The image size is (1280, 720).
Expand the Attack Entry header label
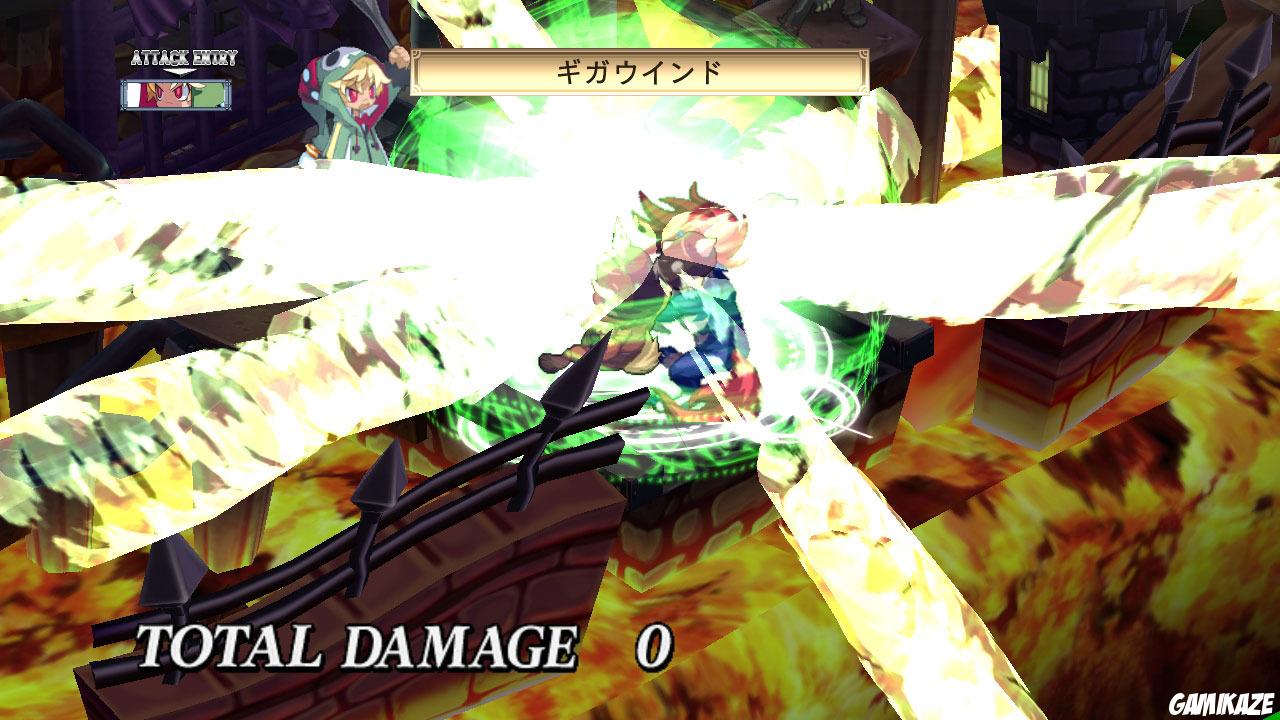tap(185, 58)
